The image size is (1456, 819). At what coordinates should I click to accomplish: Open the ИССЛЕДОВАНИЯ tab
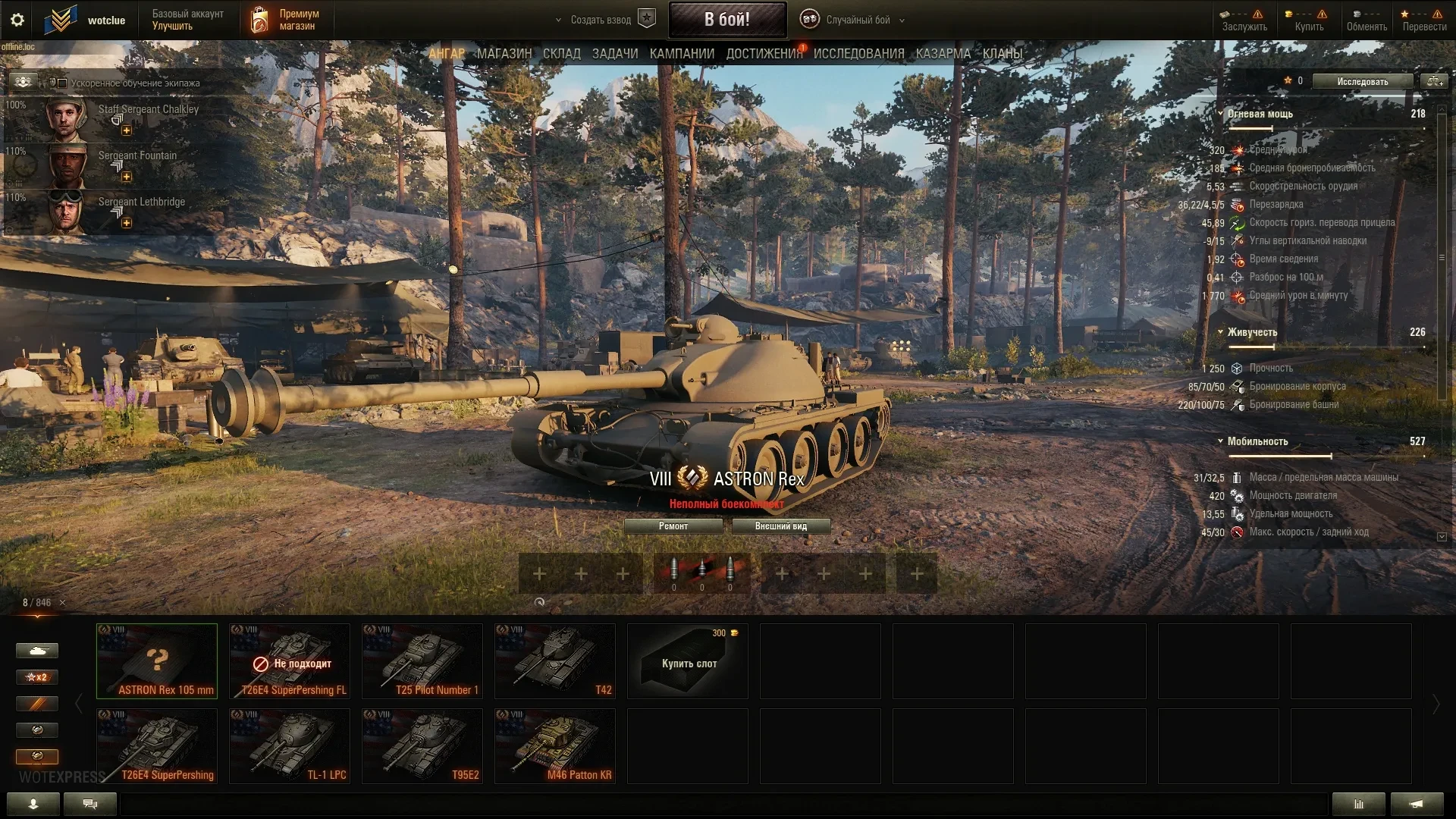tap(858, 54)
